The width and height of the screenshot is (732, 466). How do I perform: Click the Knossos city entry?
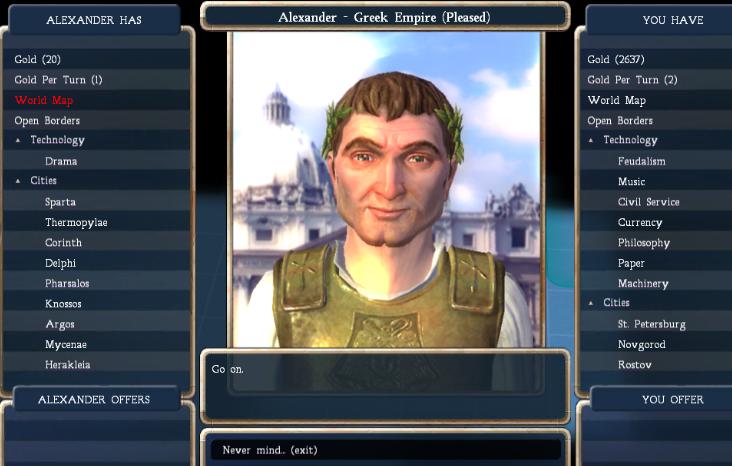tap(63, 304)
